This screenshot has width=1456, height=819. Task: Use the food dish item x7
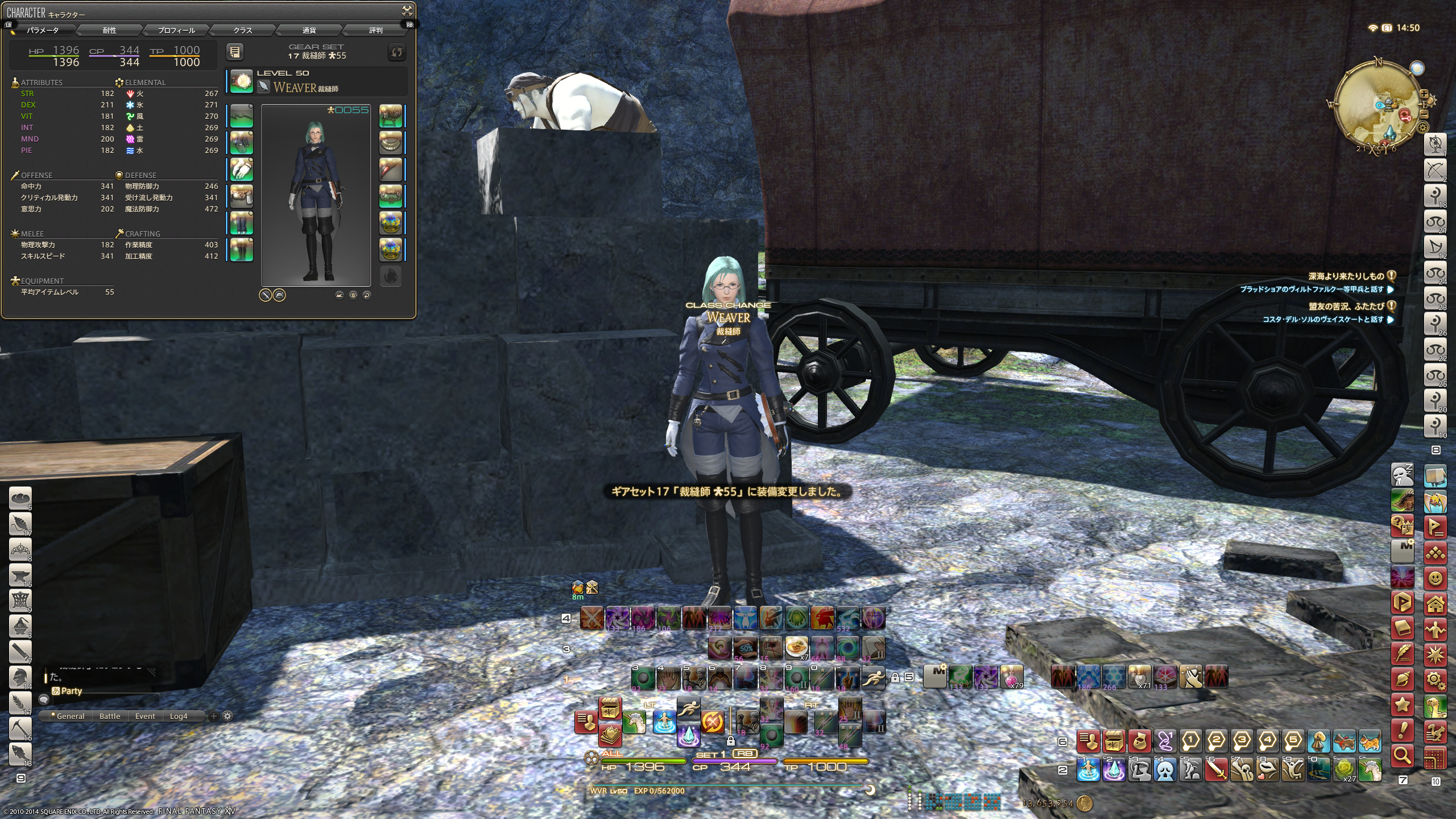796,647
